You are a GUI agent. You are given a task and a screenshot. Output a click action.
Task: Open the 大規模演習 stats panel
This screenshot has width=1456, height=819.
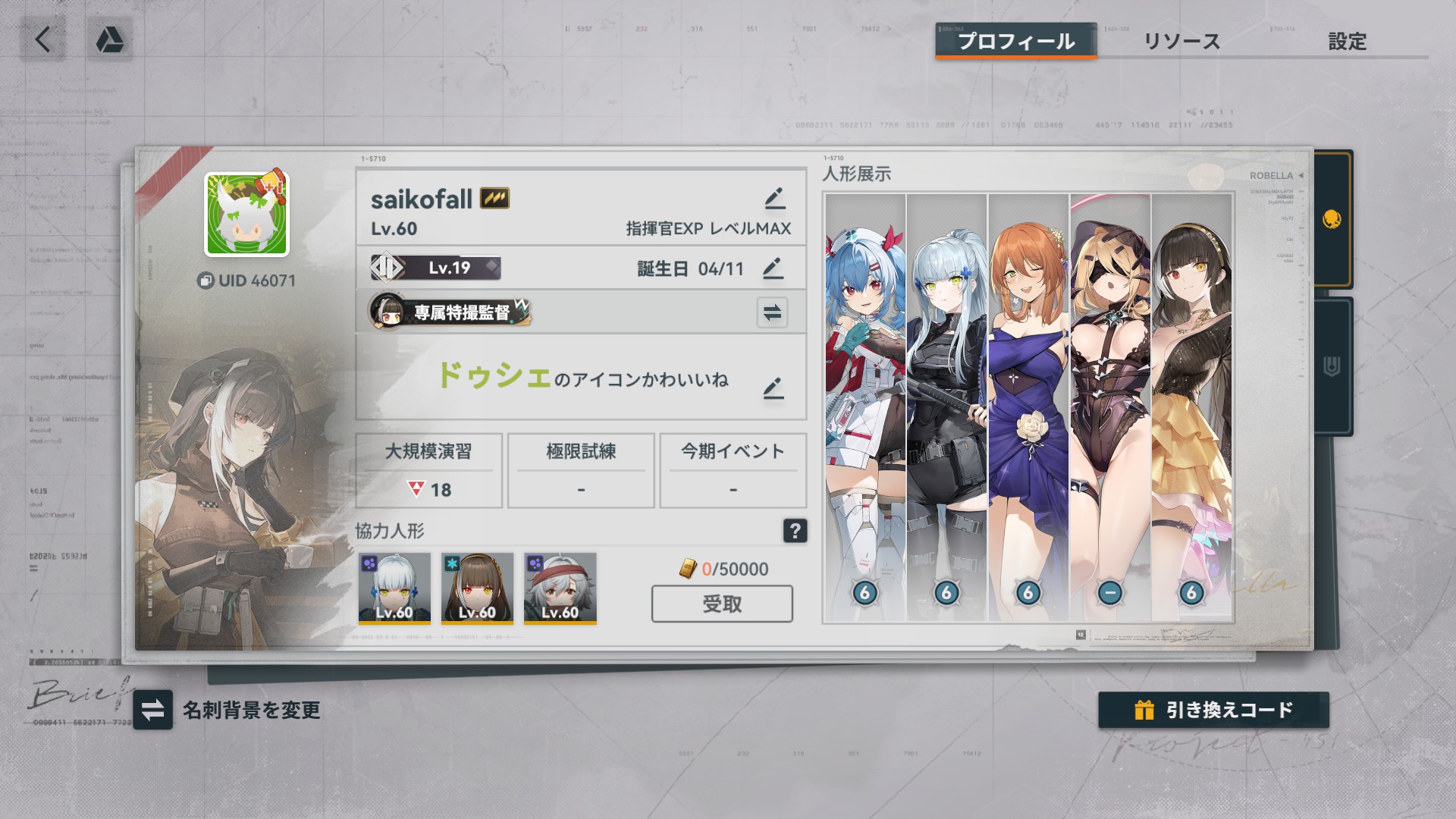428,470
